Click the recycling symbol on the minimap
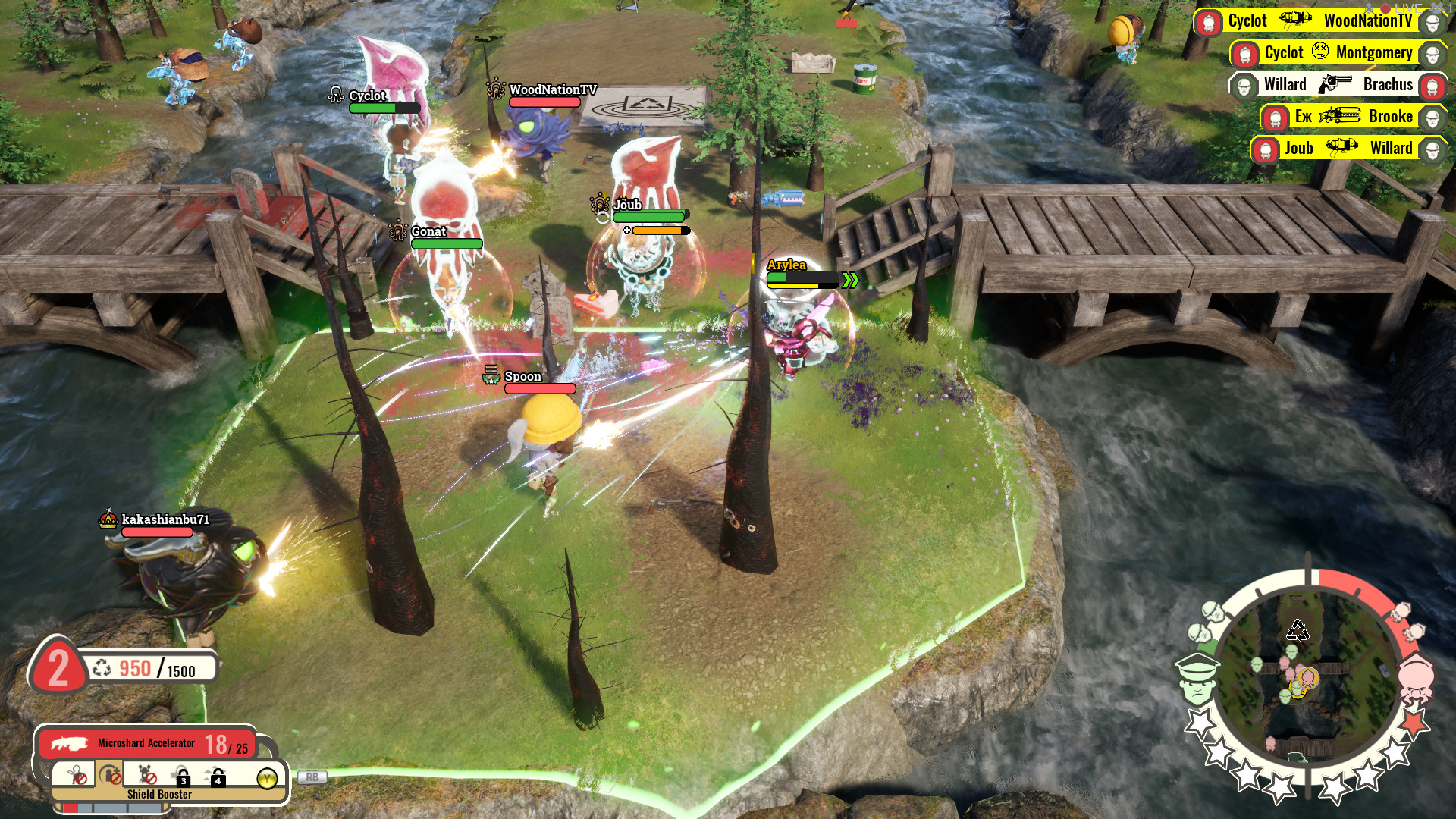The height and width of the screenshot is (819, 1456). [x=1298, y=630]
